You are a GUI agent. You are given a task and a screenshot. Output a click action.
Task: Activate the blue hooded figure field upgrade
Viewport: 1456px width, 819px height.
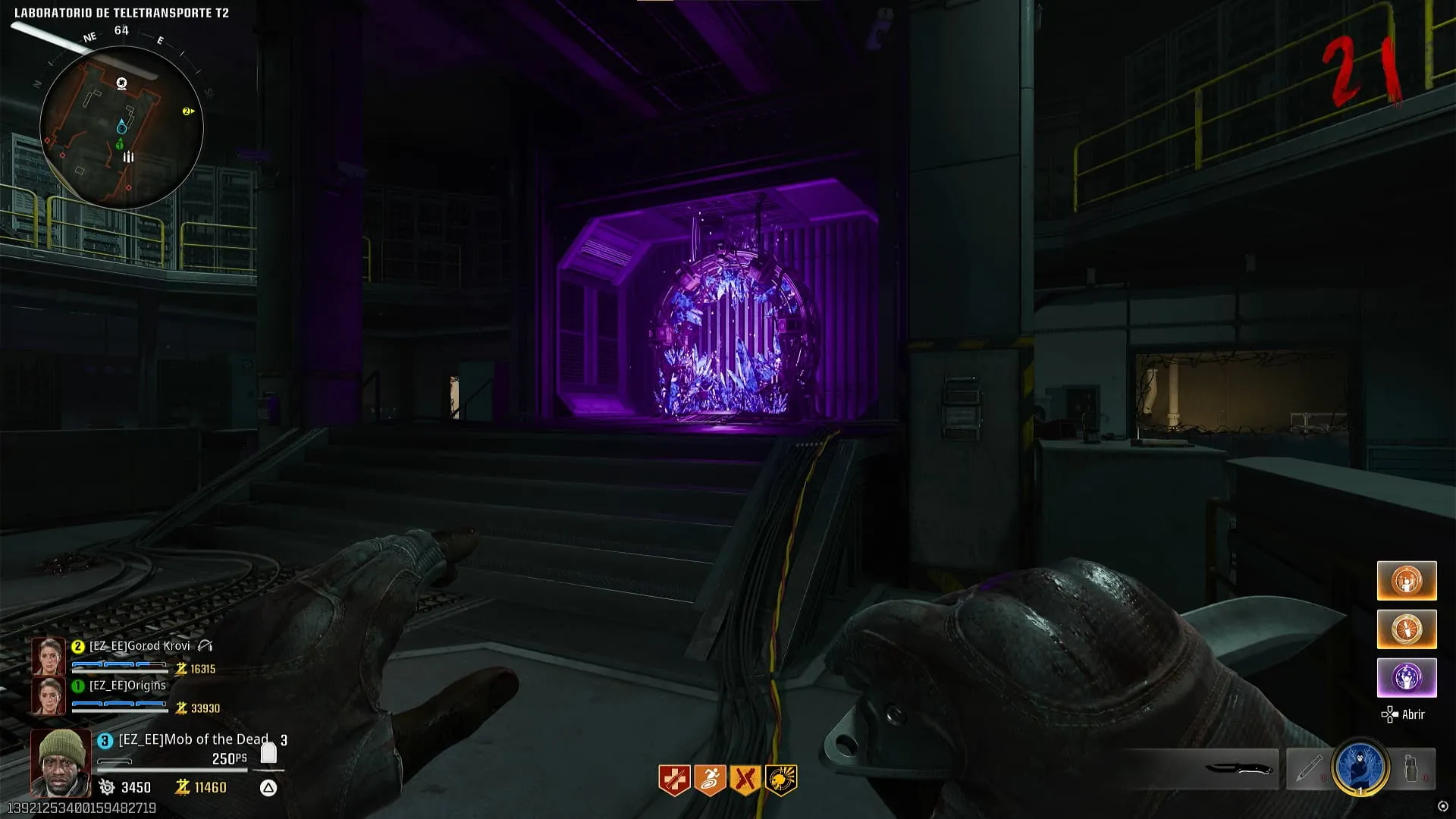click(1360, 767)
